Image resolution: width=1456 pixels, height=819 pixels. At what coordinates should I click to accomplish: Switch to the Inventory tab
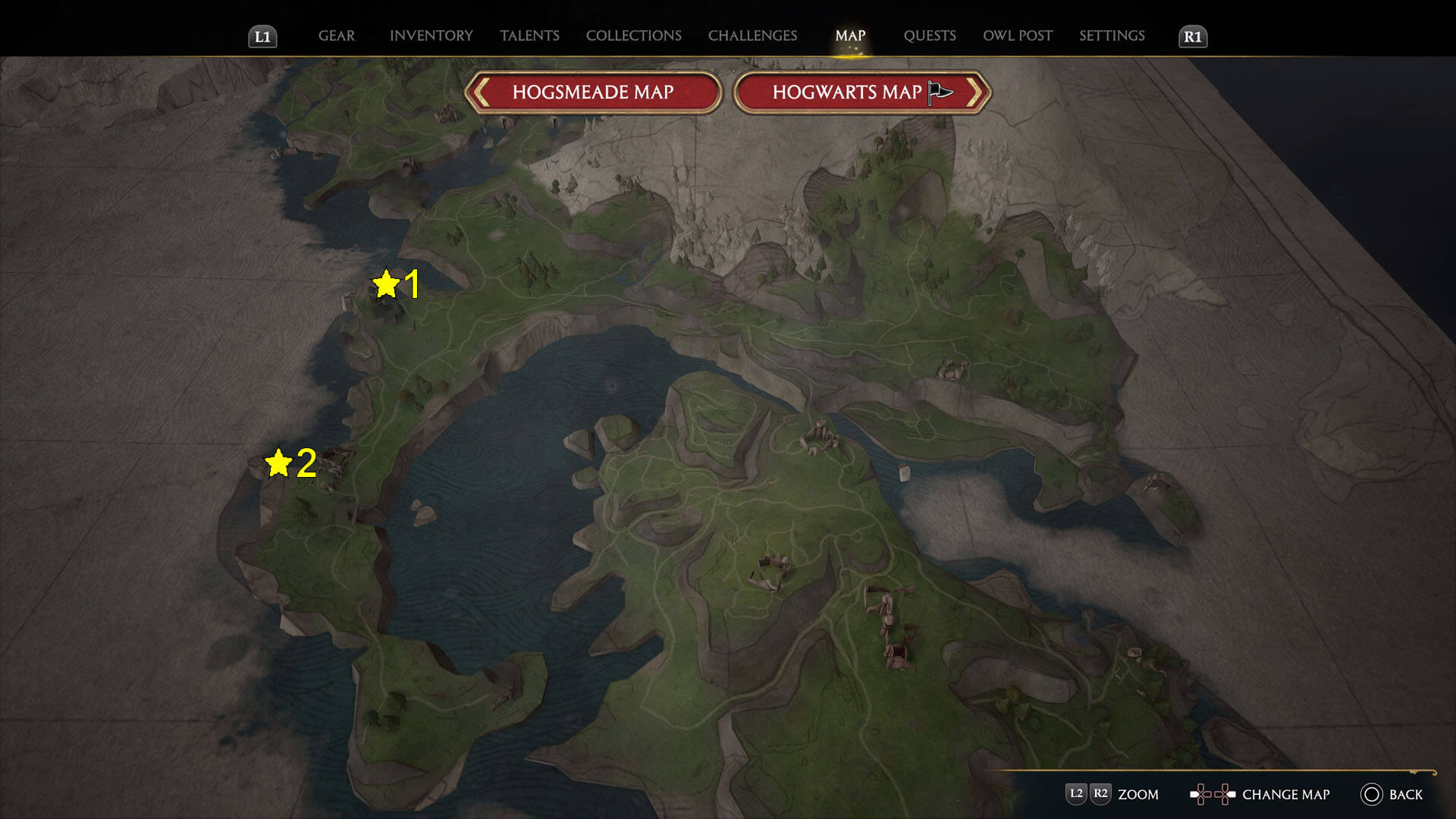pyautogui.click(x=431, y=36)
